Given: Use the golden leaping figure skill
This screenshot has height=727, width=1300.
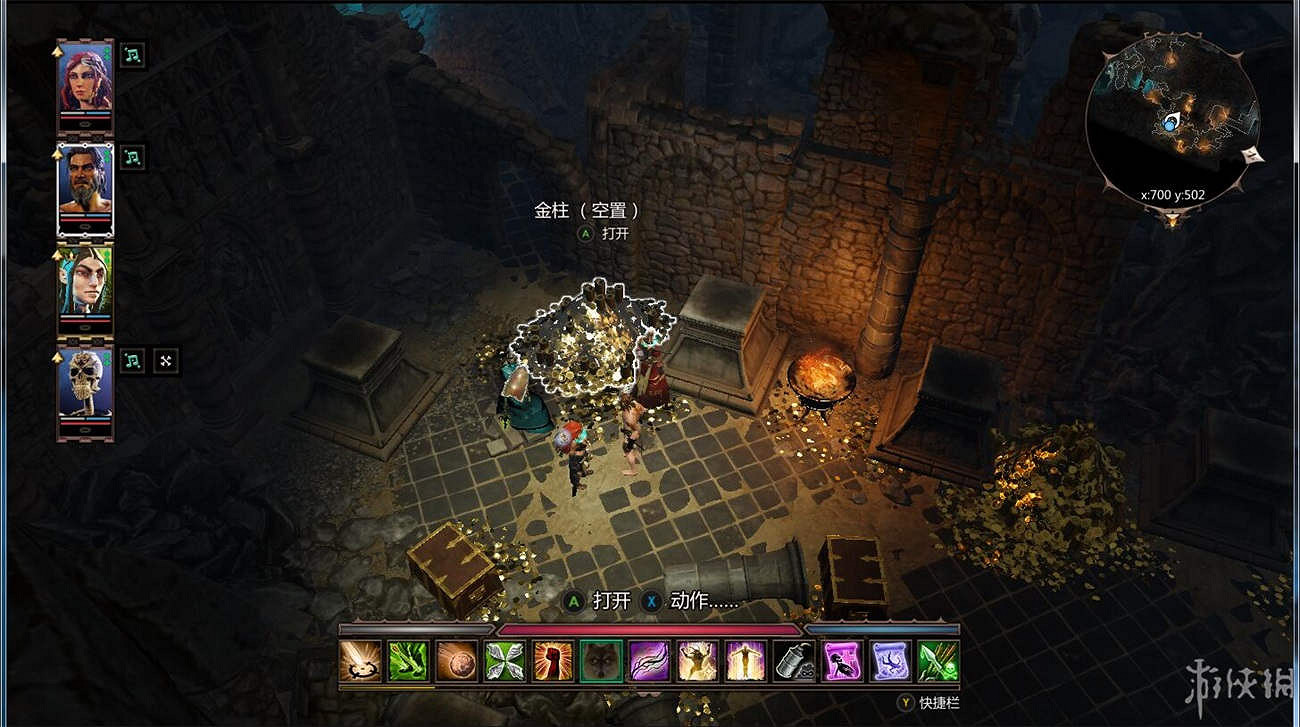Looking at the screenshot, I should 697,661.
